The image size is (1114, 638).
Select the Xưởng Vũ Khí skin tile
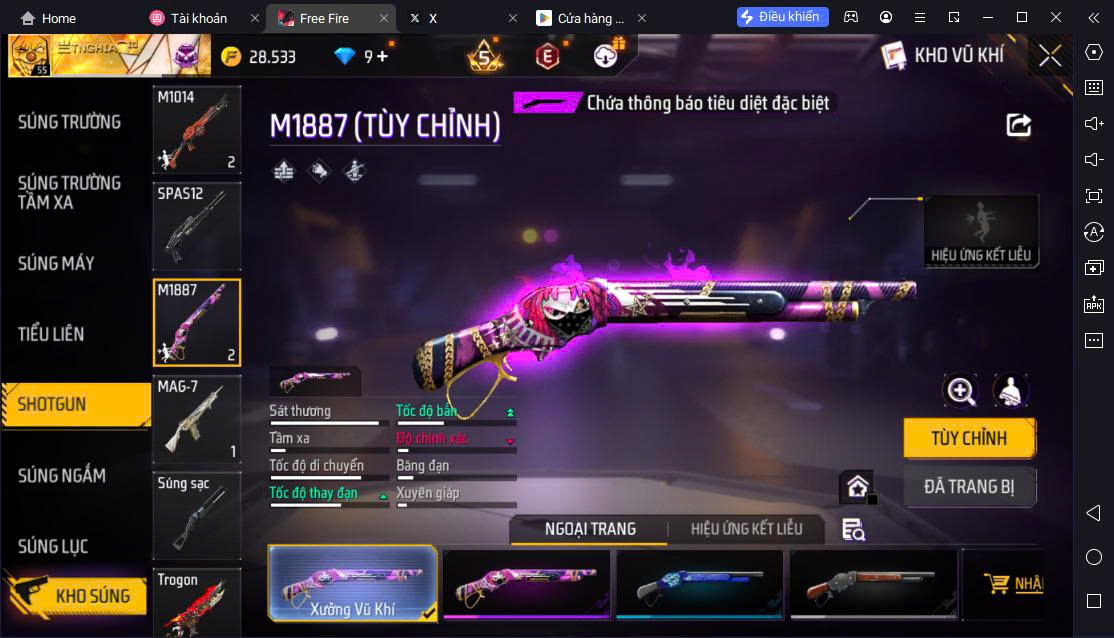click(353, 583)
